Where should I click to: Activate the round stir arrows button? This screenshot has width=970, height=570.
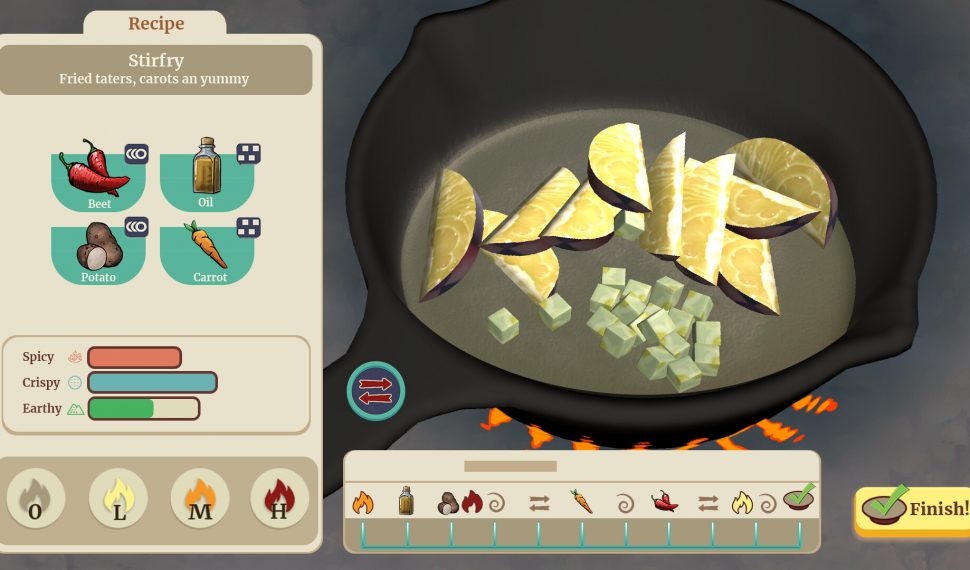pos(376,390)
